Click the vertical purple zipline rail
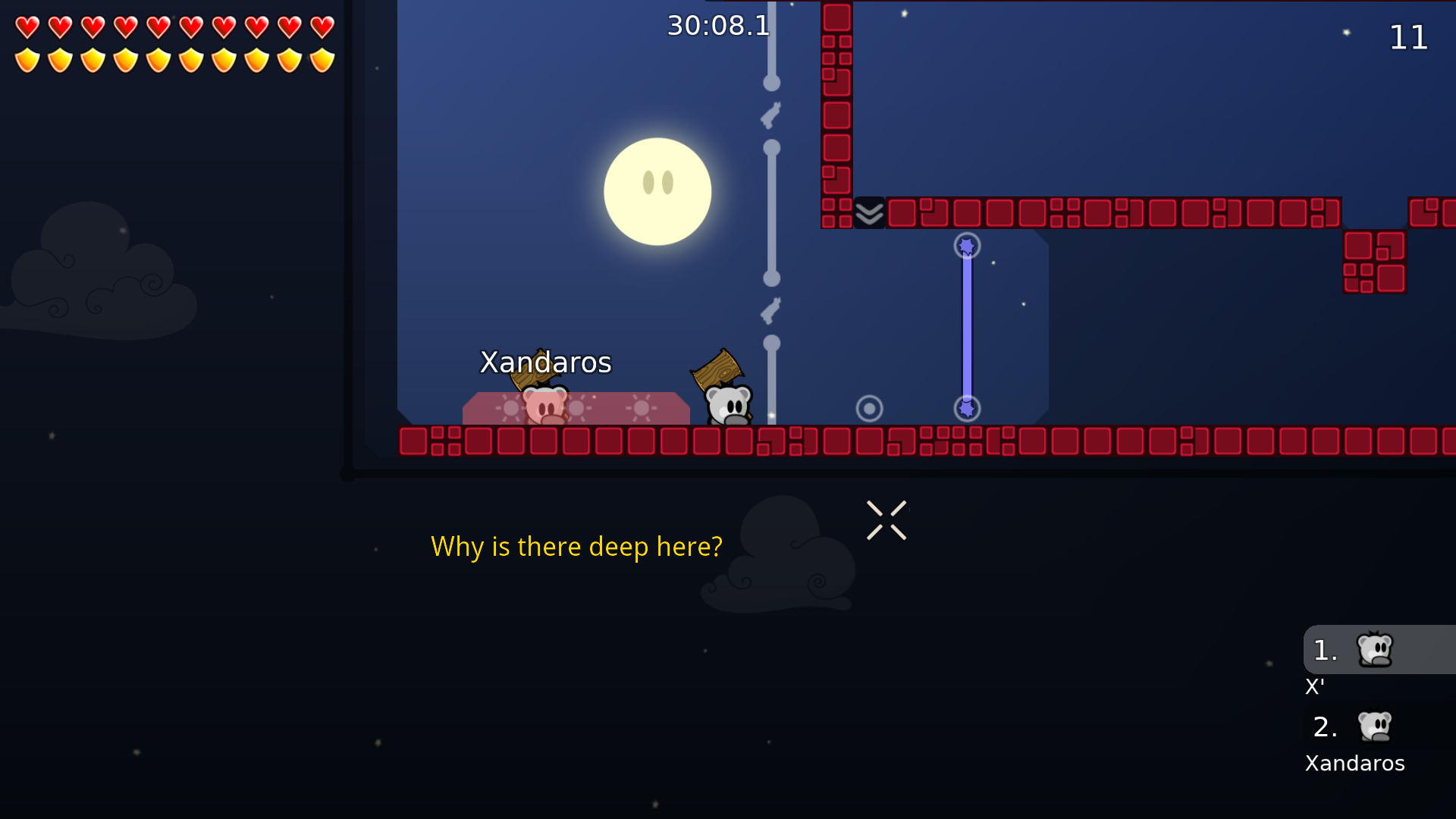The image size is (1456, 819). coord(965,326)
